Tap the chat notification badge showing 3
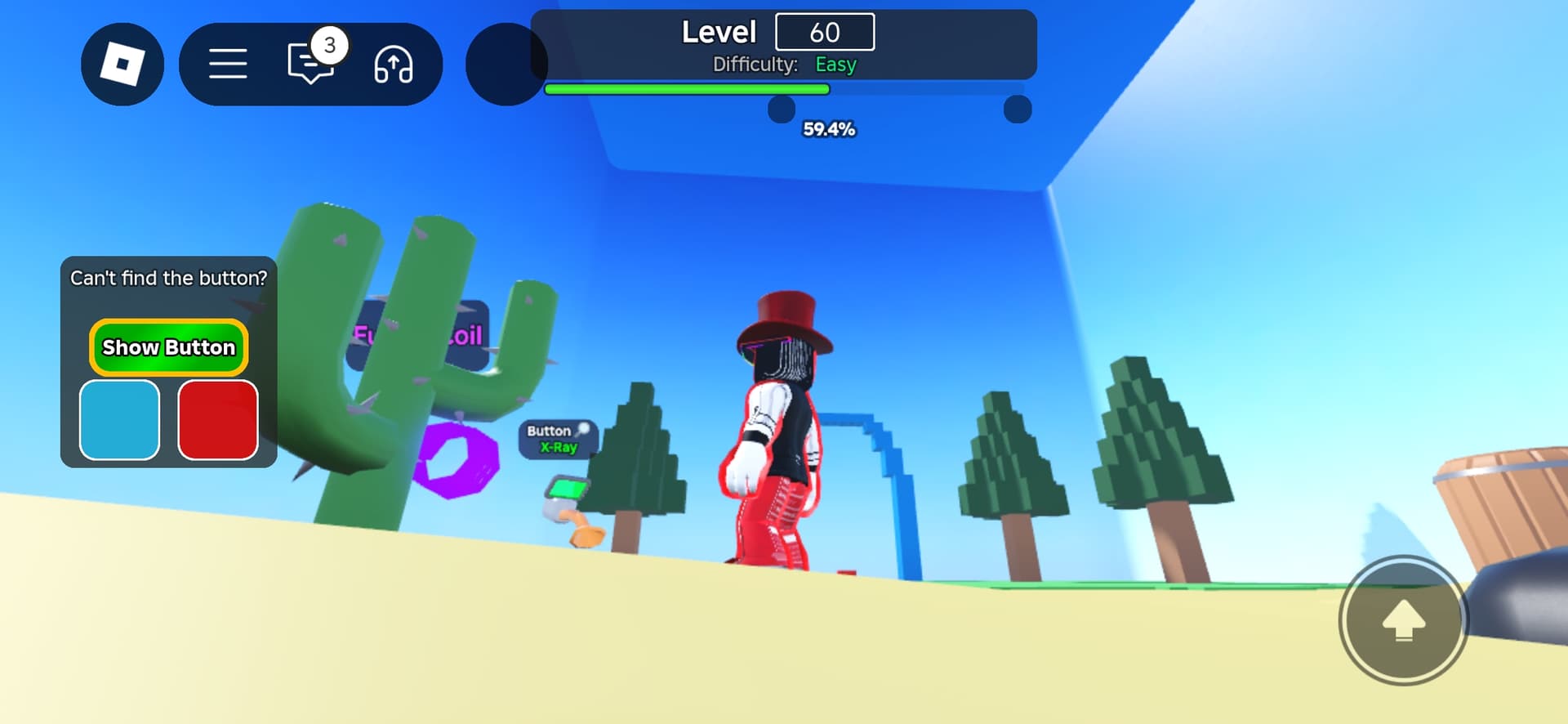1568x724 pixels. coord(330,47)
